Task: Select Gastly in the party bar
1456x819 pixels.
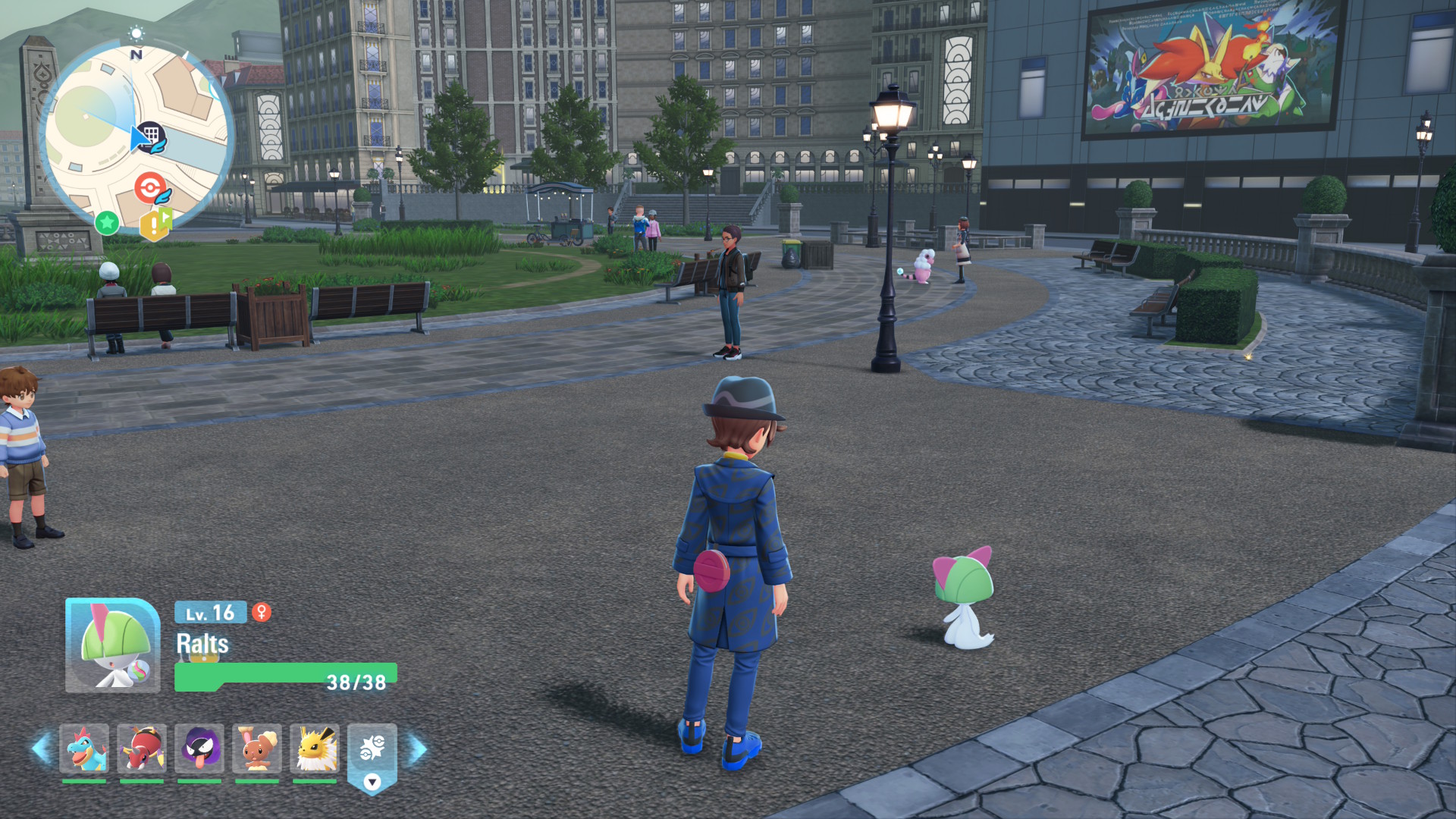Action: point(199,748)
